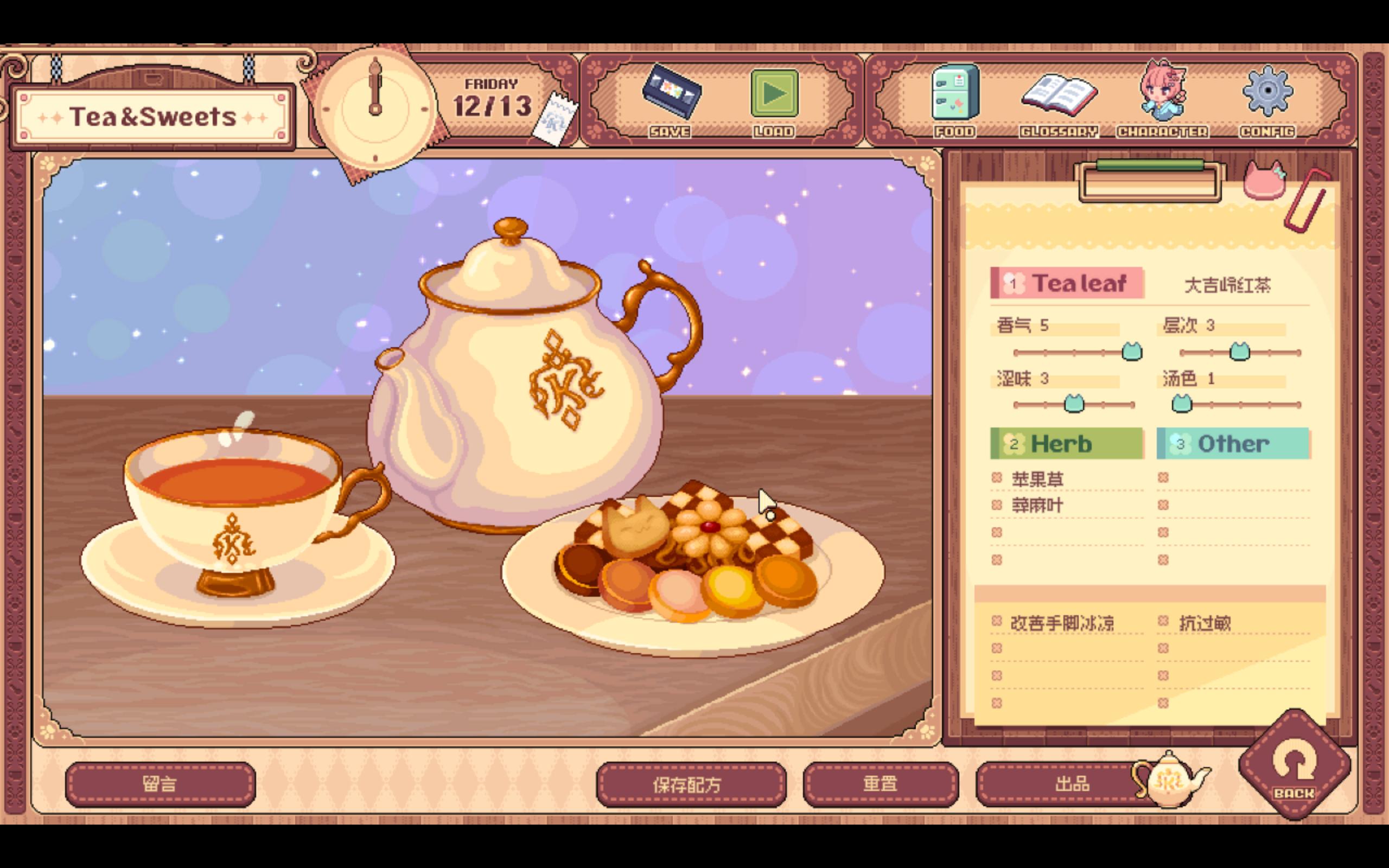Reset the recipe with 重置
This screenshot has height=868, width=1389.
880,783
